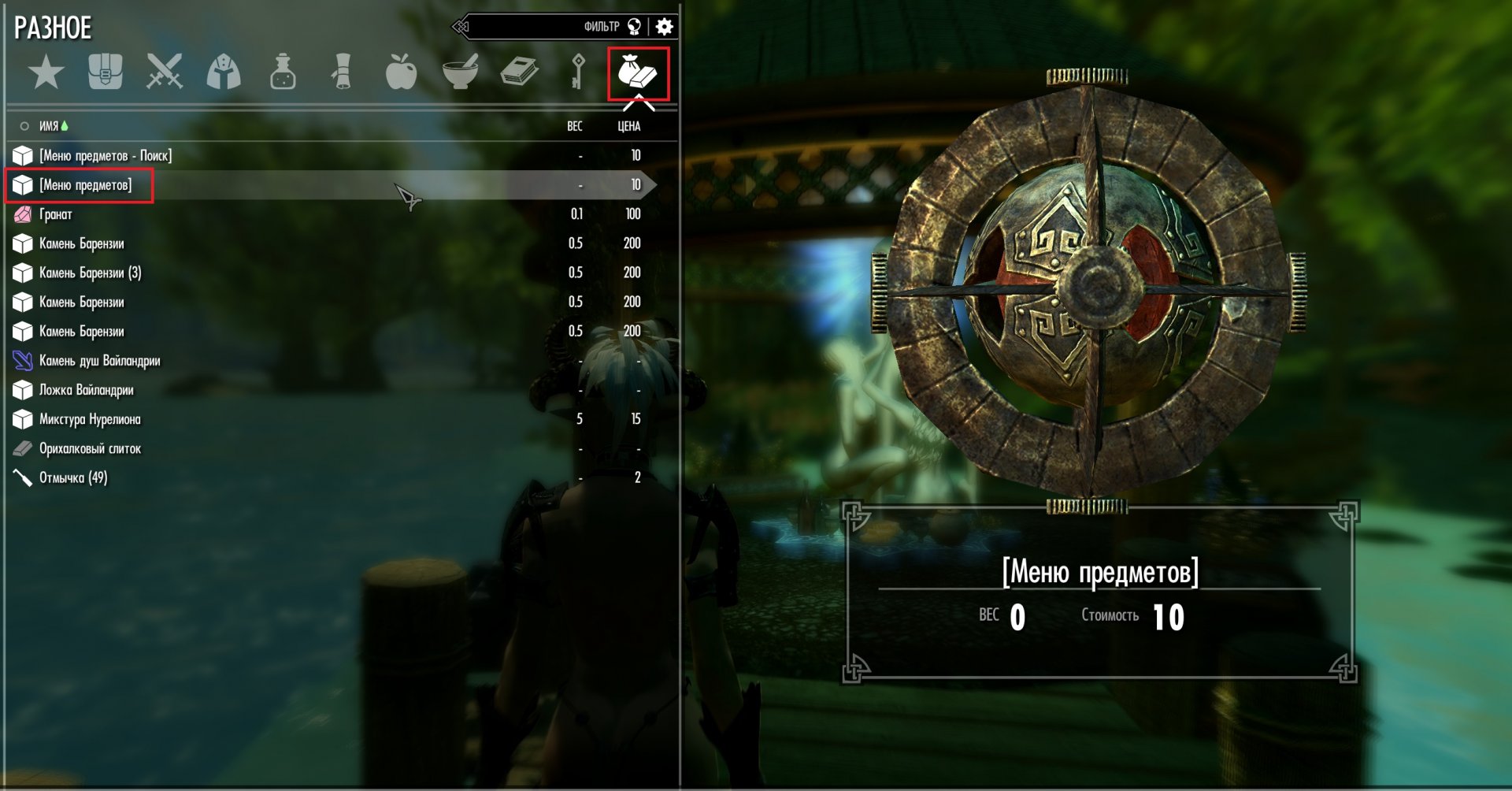Switch to the keys category
This screenshot has width=1512, height=791.
tap(578, 72)
